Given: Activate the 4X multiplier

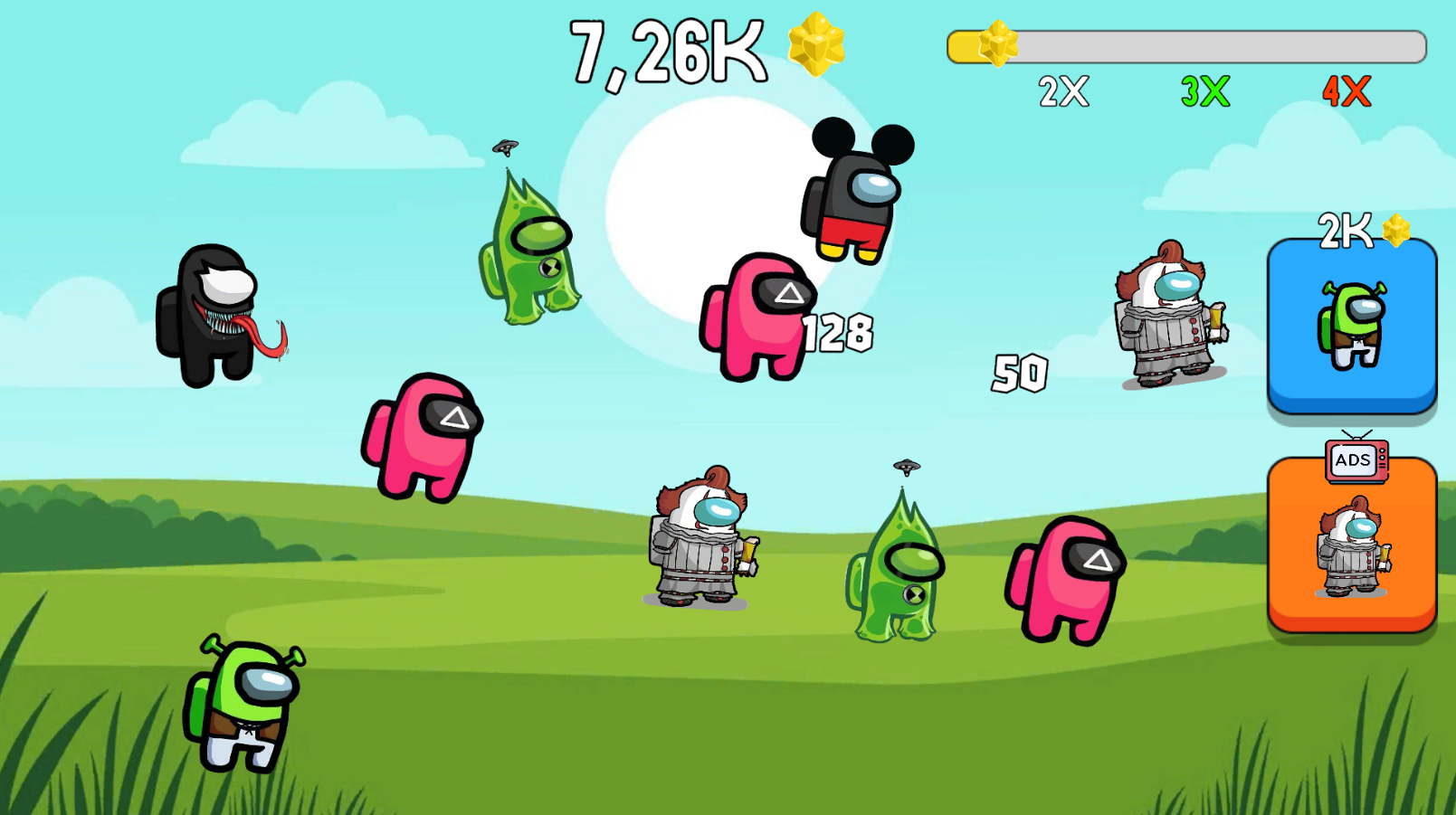Looking at the screenshot, I should coord(1346,90).
